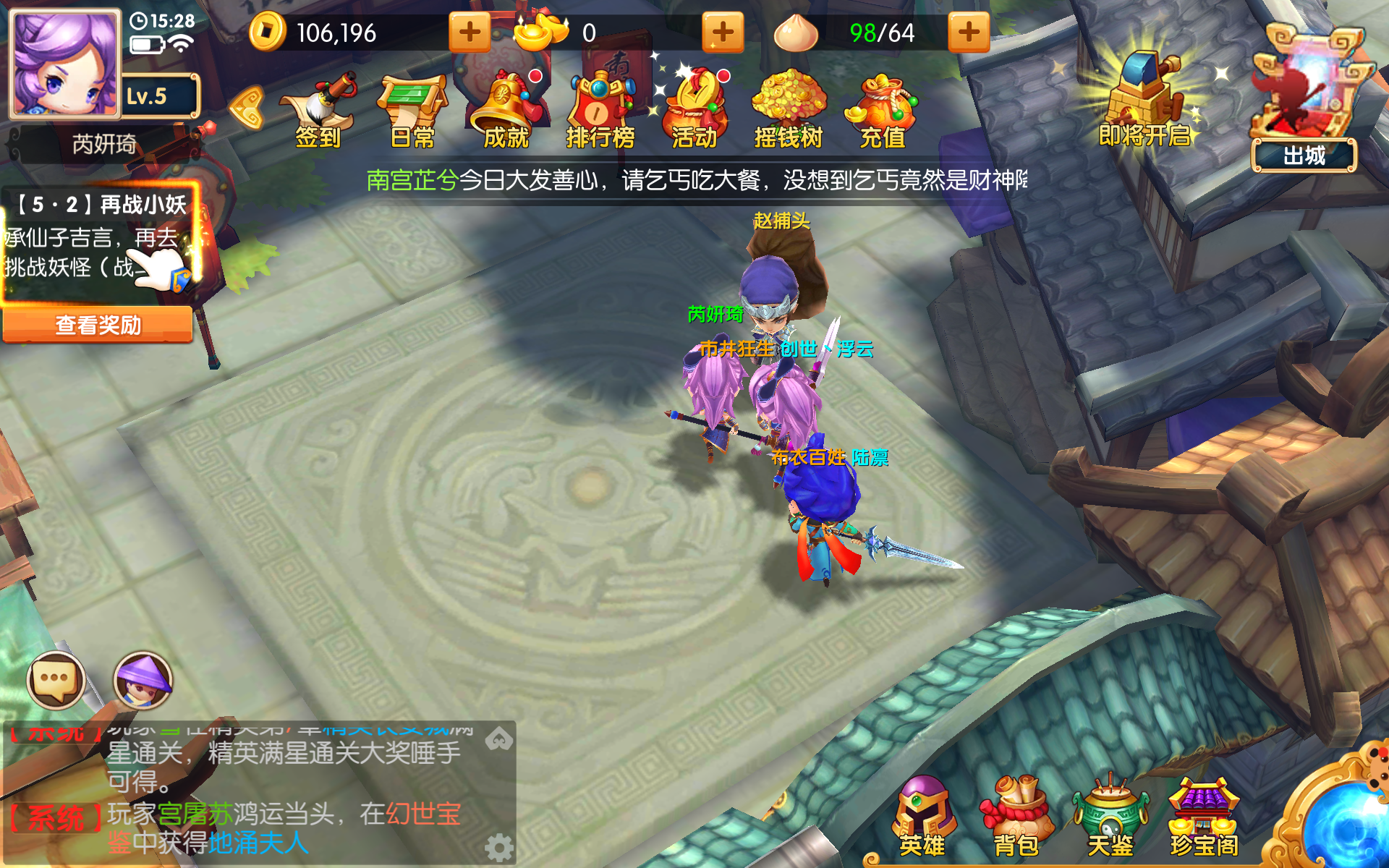Select the player avatar portrait
Image resolution: width=1389 pixels, height=868 pixels.
click(x=65, y=61)
